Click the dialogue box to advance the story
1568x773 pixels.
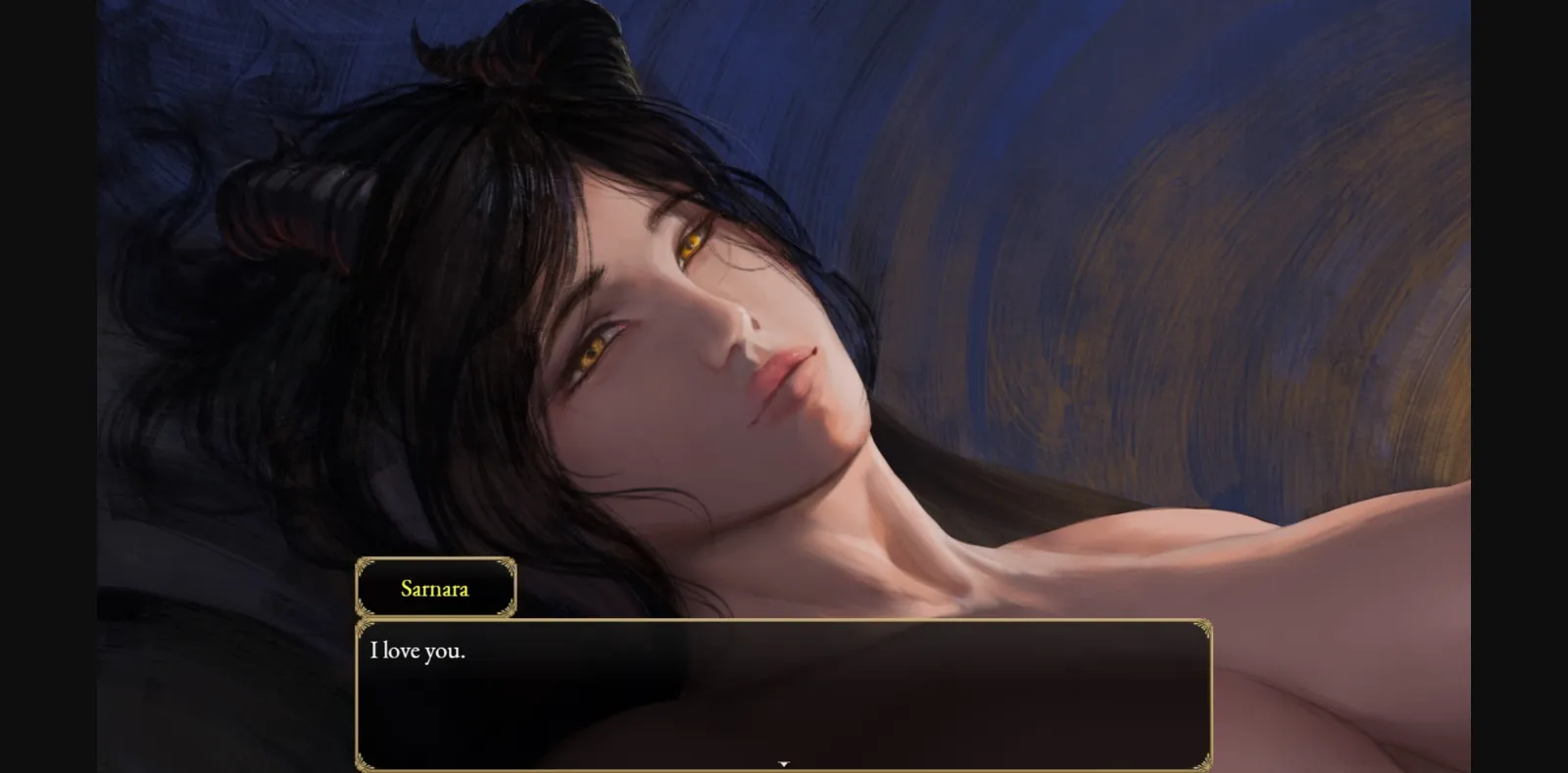click(x=784, y=696)
